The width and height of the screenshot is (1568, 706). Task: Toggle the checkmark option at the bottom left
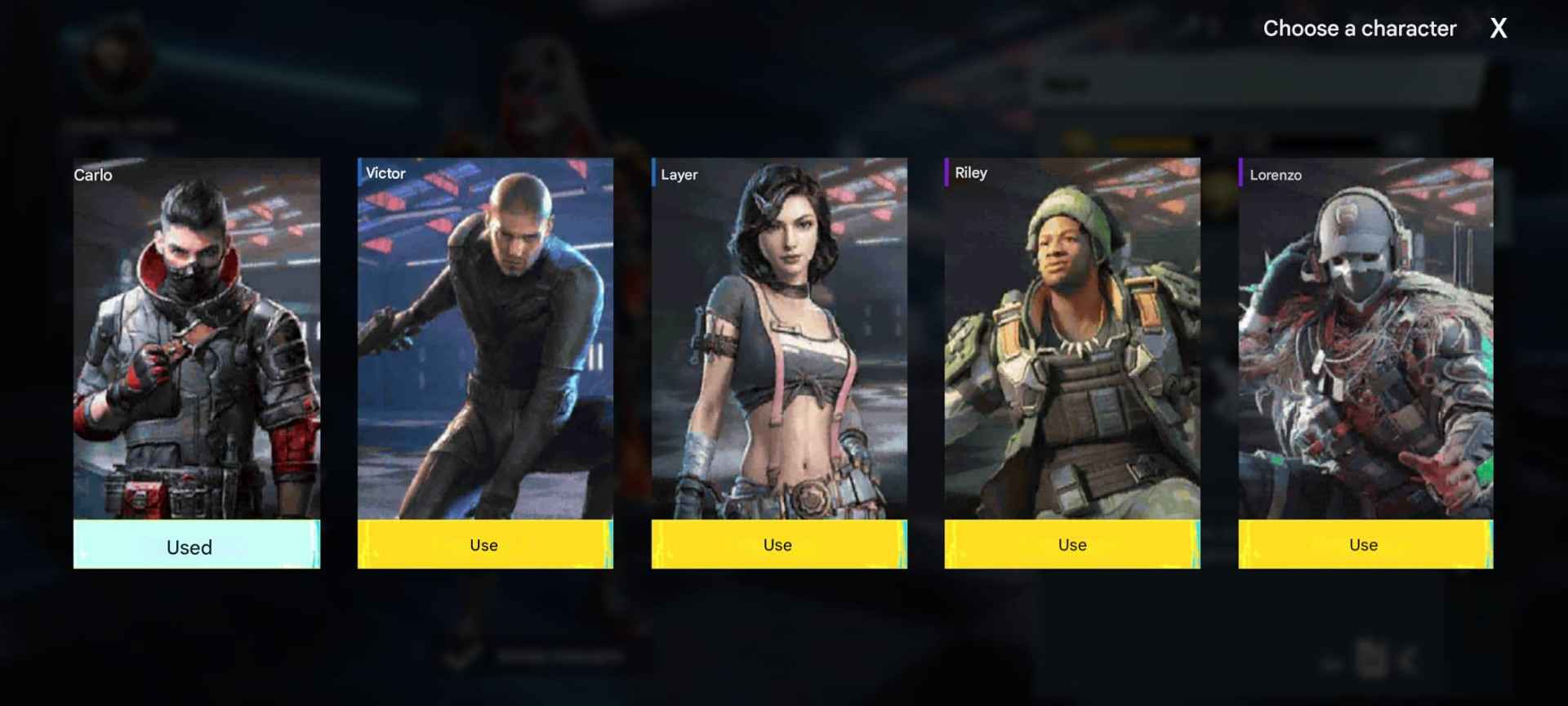[456, 658]
